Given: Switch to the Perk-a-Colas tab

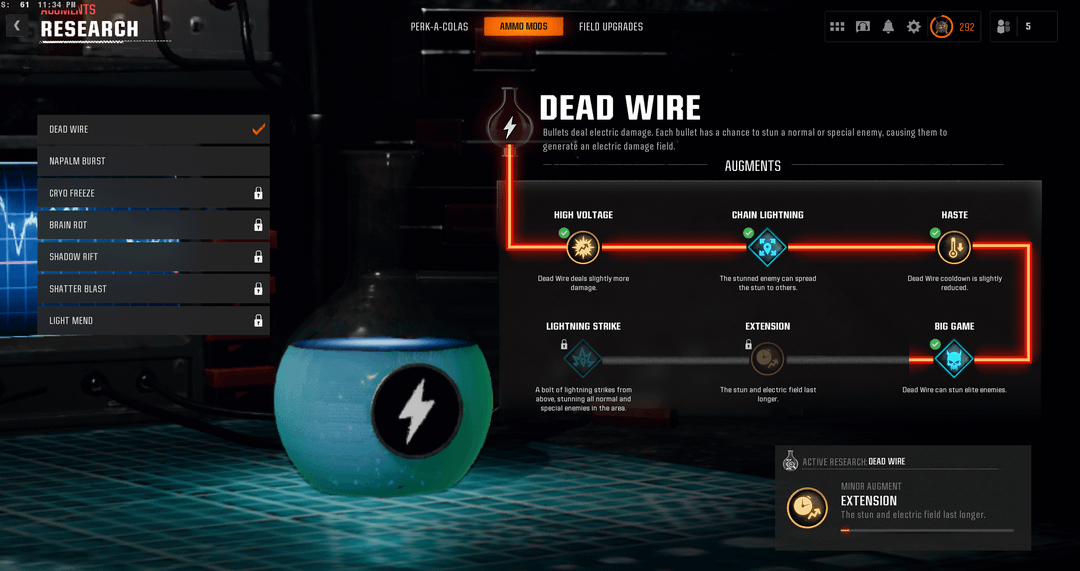Looking at the screenshot, I should (440, 27).
